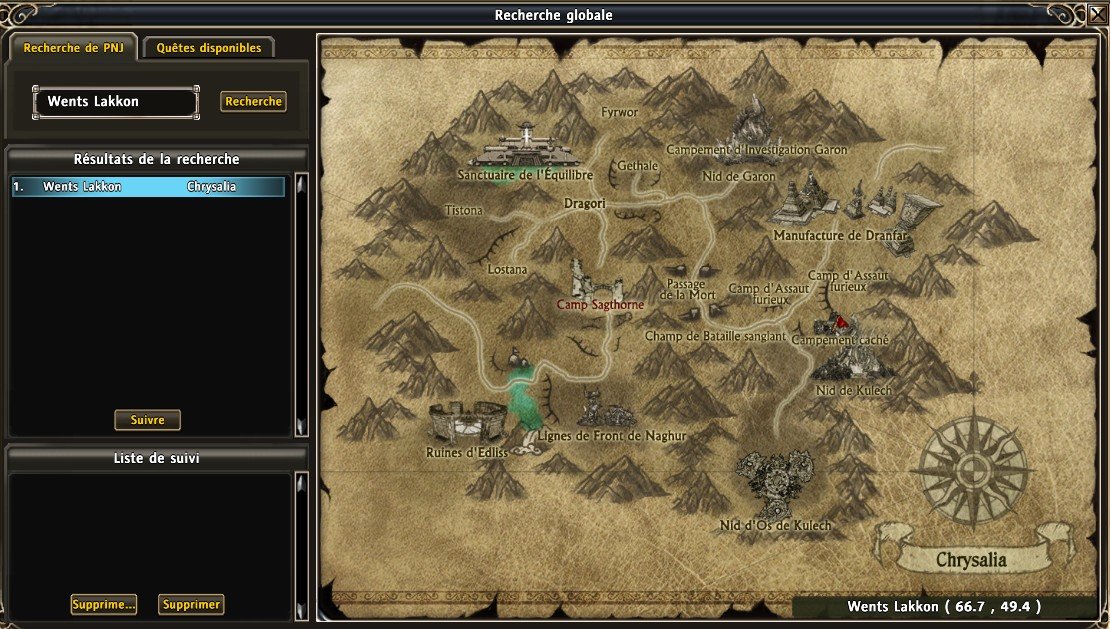Close the Recherche globale window
The width and height of the screenshot is (1110, 629).
click(1097, 15)
